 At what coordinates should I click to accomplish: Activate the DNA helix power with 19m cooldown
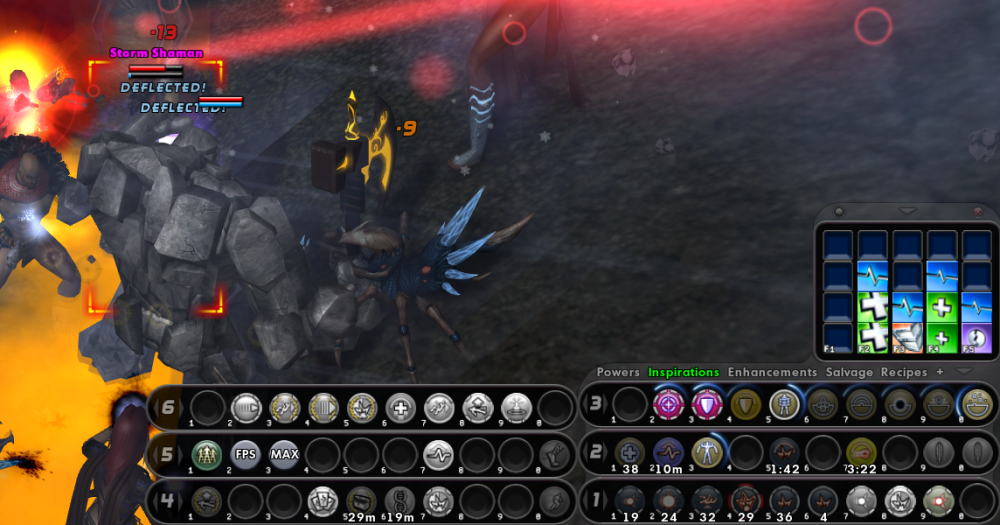[x=398, y=498]
